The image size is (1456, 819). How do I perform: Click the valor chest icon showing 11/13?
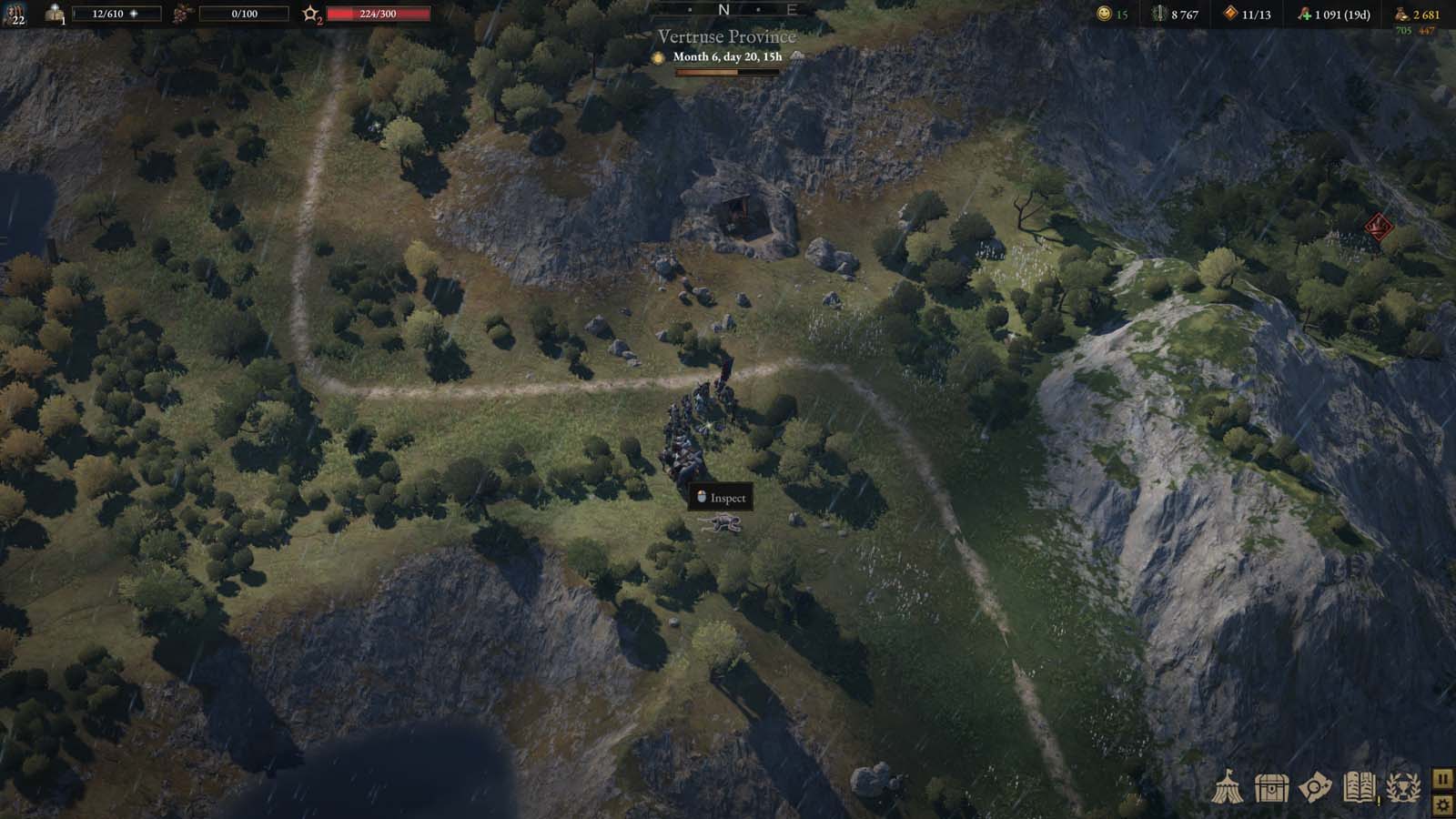1230,14
